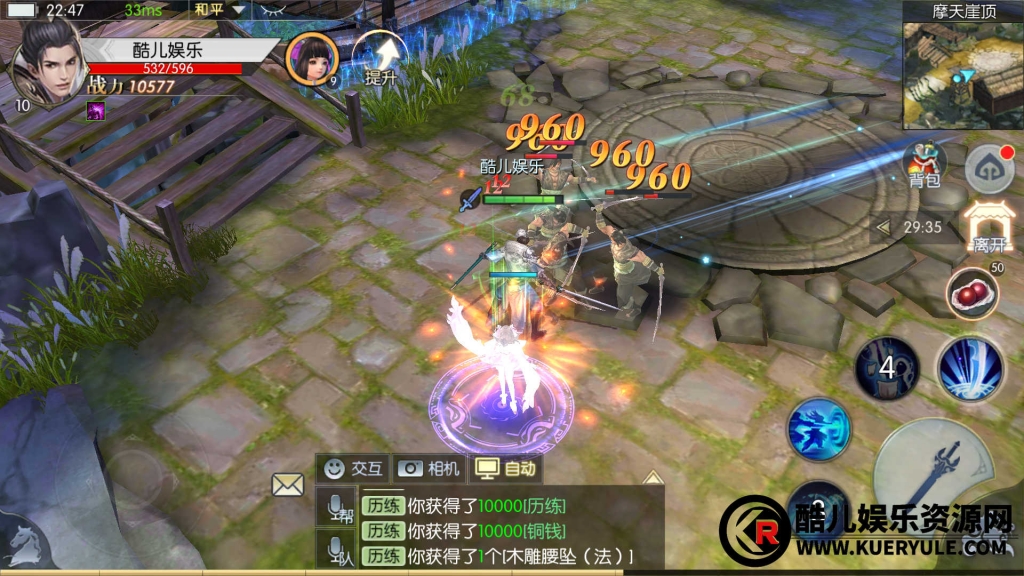Viewport: 1024px width, 576px height.
Task: Select the 帮 guild voice chat button
Action: click(338, 508)
